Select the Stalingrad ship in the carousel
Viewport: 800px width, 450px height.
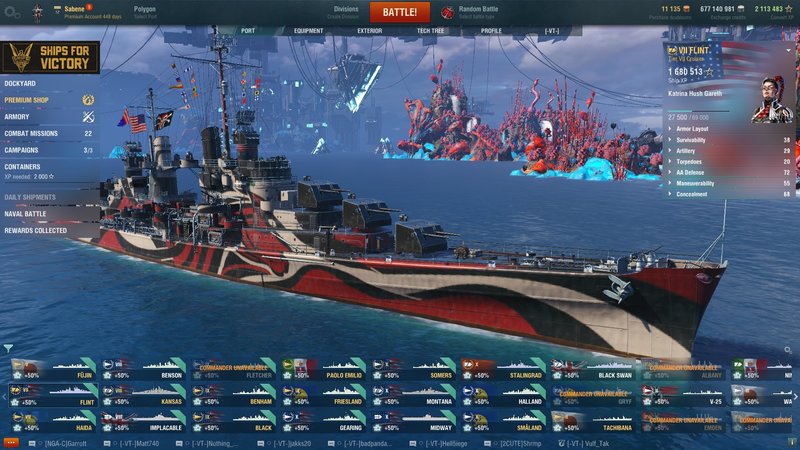tap(504, 373)
